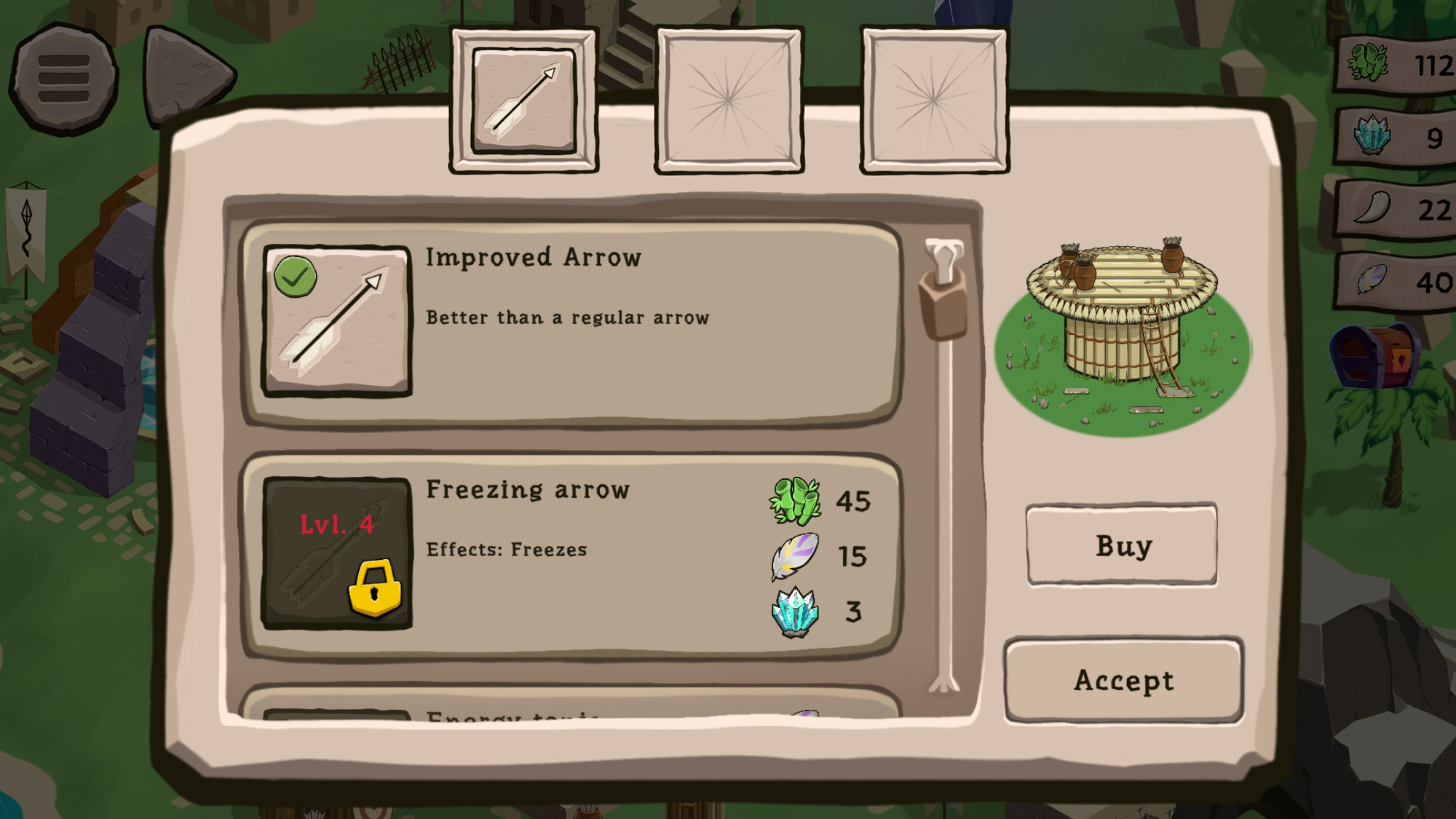This screenshot has width=1456, height=819.
Task: Click the tusk resource icon showing 22
Action: coord(1372,207)
